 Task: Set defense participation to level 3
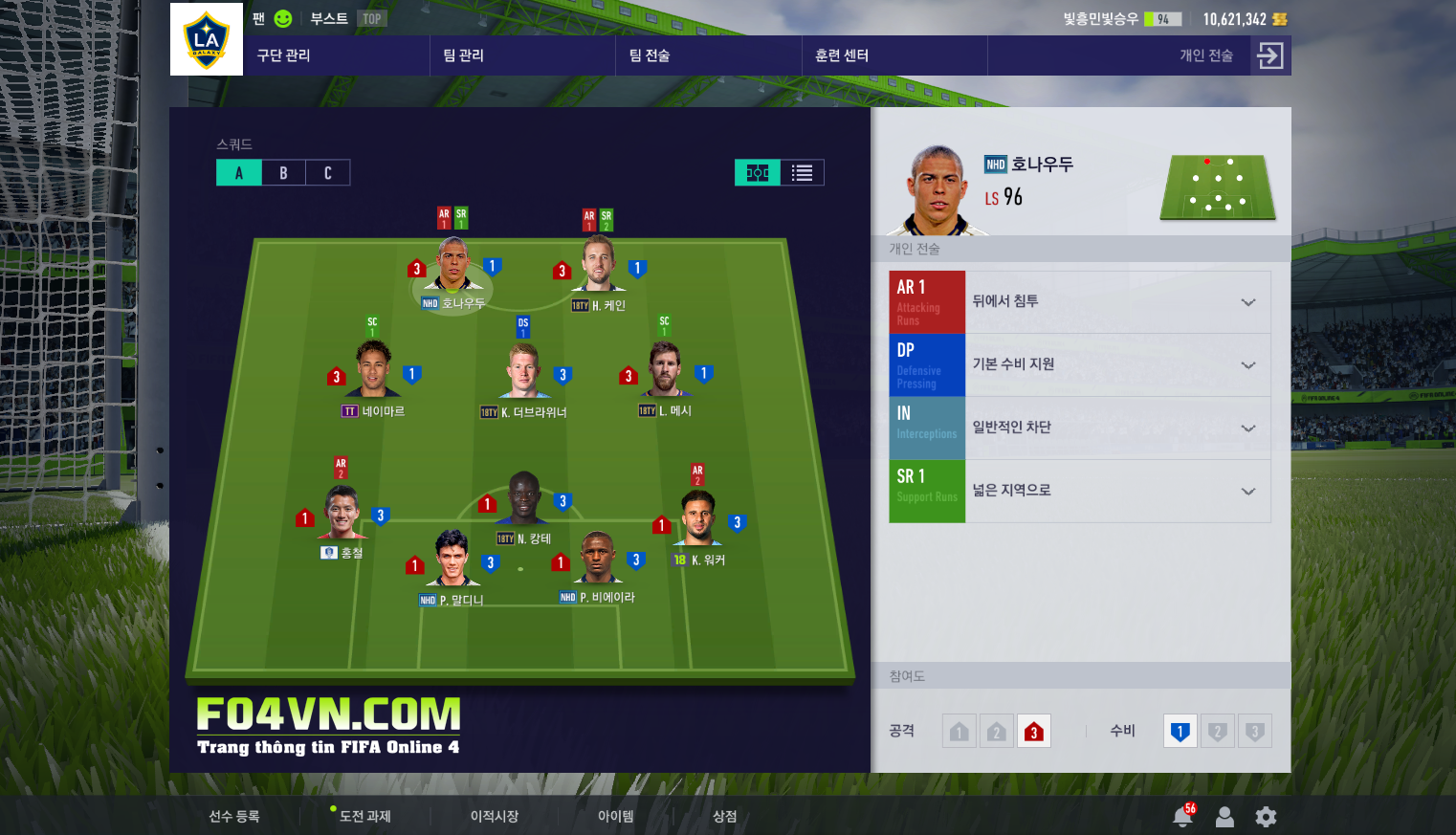pos(1254,732)
